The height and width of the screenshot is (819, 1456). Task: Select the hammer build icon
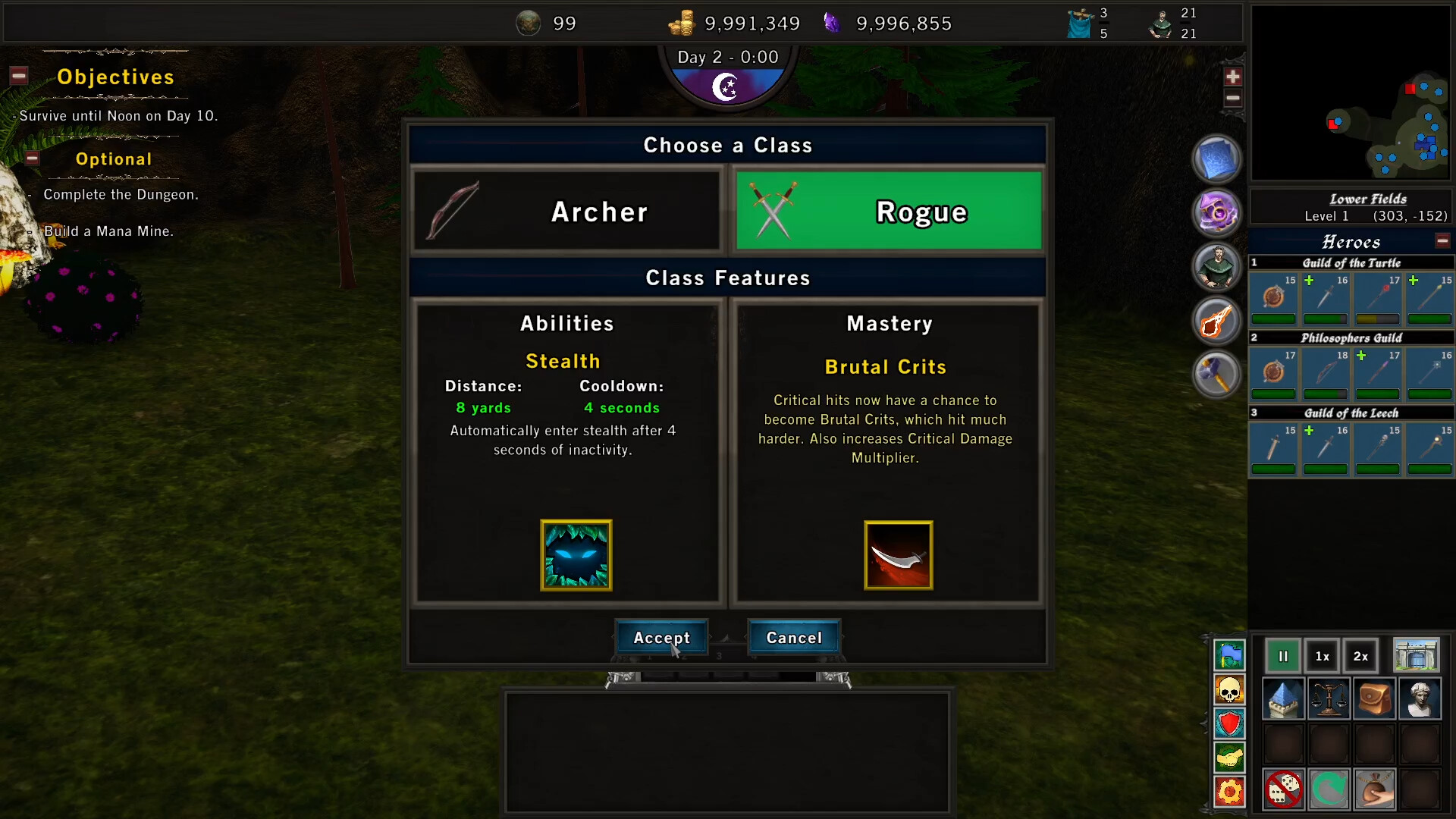tap(1216, 374)
